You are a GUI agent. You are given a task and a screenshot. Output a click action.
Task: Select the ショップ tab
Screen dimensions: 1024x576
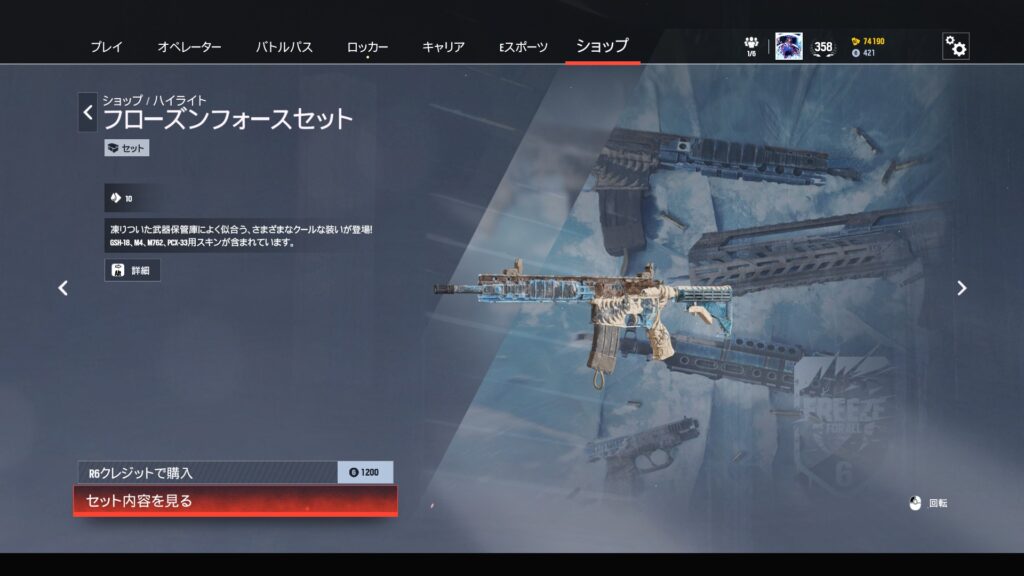click(x=602, y=46)
